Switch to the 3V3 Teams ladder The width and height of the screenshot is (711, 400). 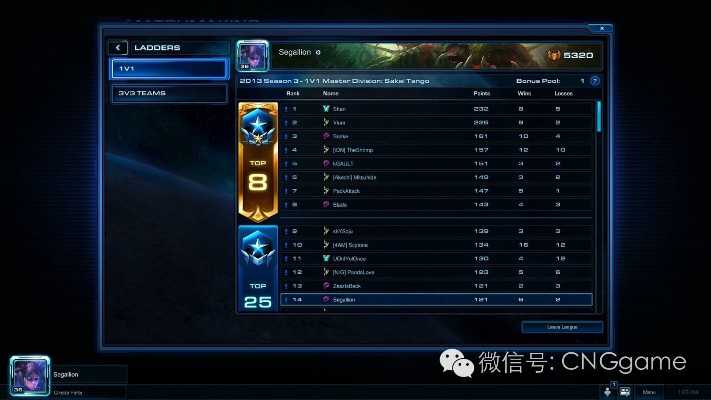tap(170, 93)
